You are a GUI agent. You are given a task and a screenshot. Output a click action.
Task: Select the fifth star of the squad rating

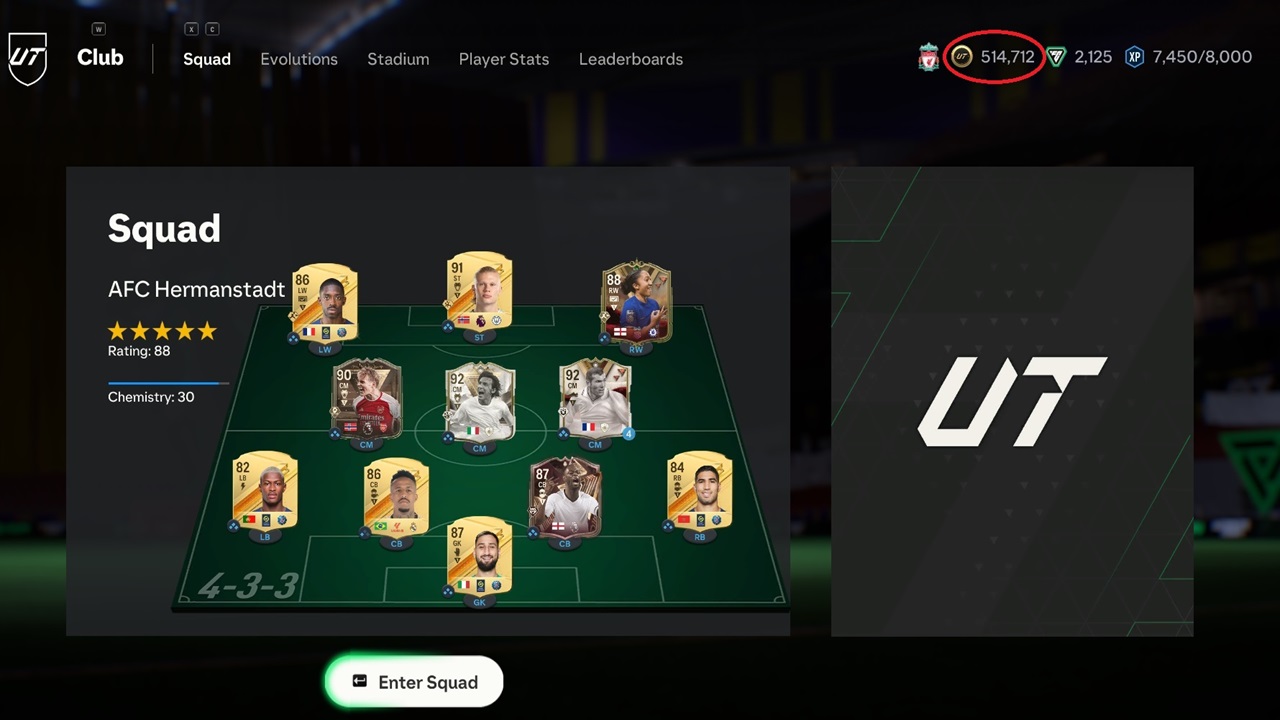[x=207, y=330]
